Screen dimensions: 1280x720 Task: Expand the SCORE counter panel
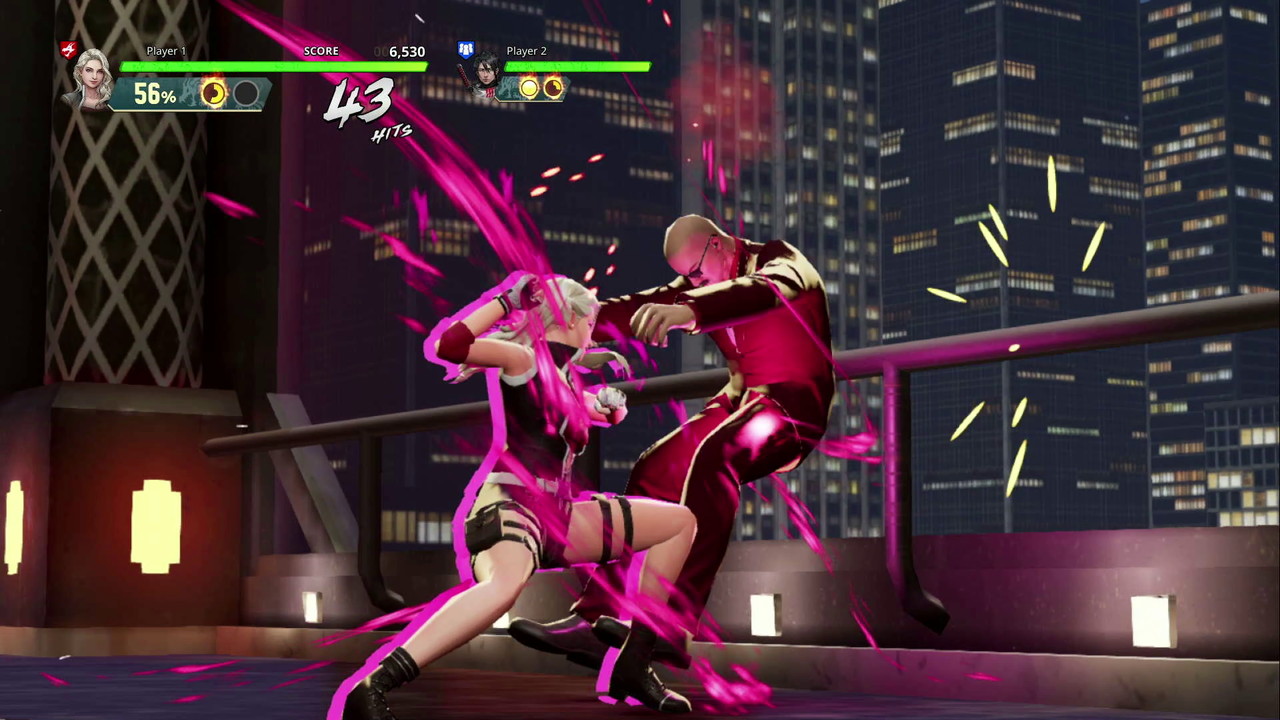coord(360,50)
